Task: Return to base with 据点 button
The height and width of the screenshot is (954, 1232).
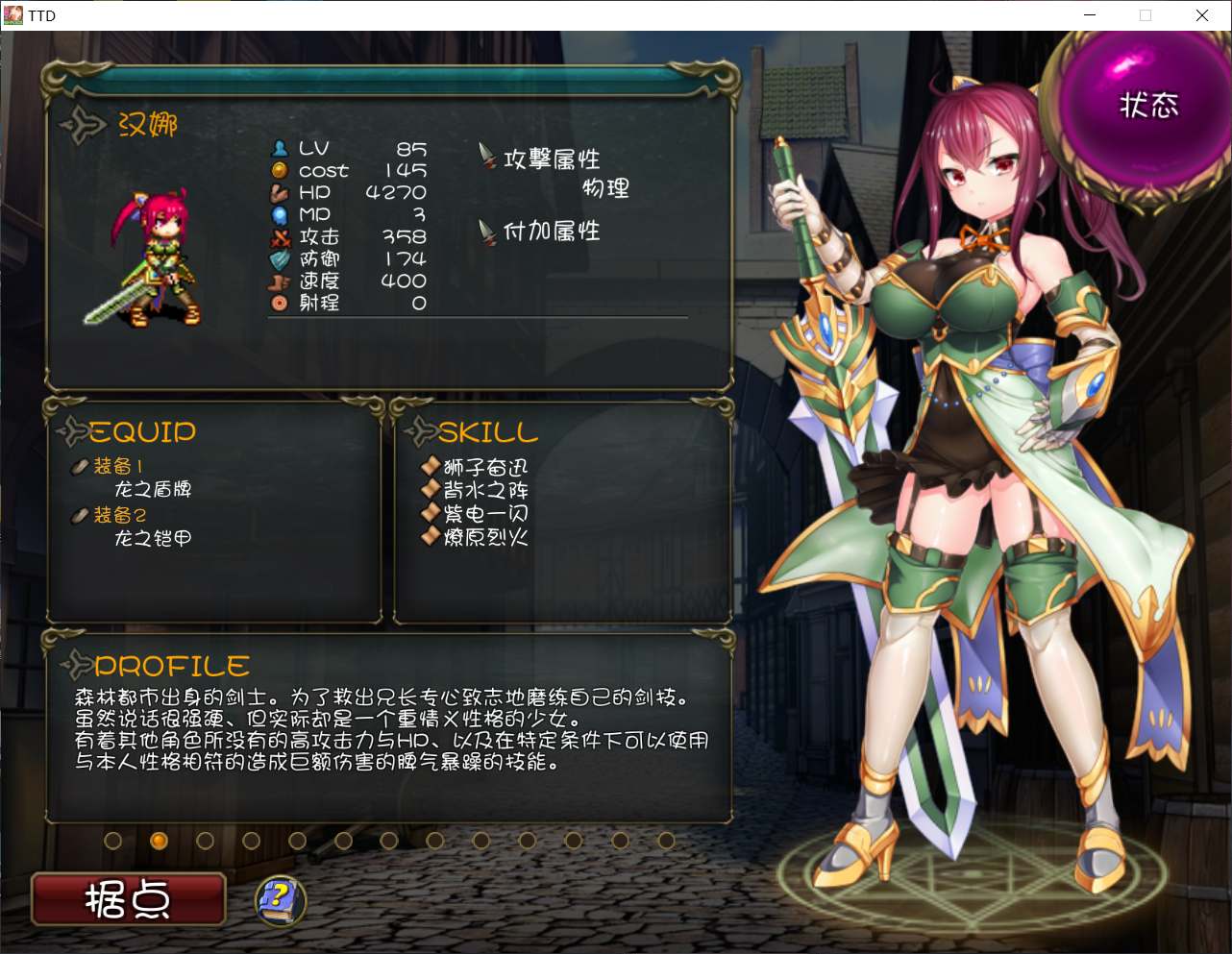Action: [x=129, y=899]
